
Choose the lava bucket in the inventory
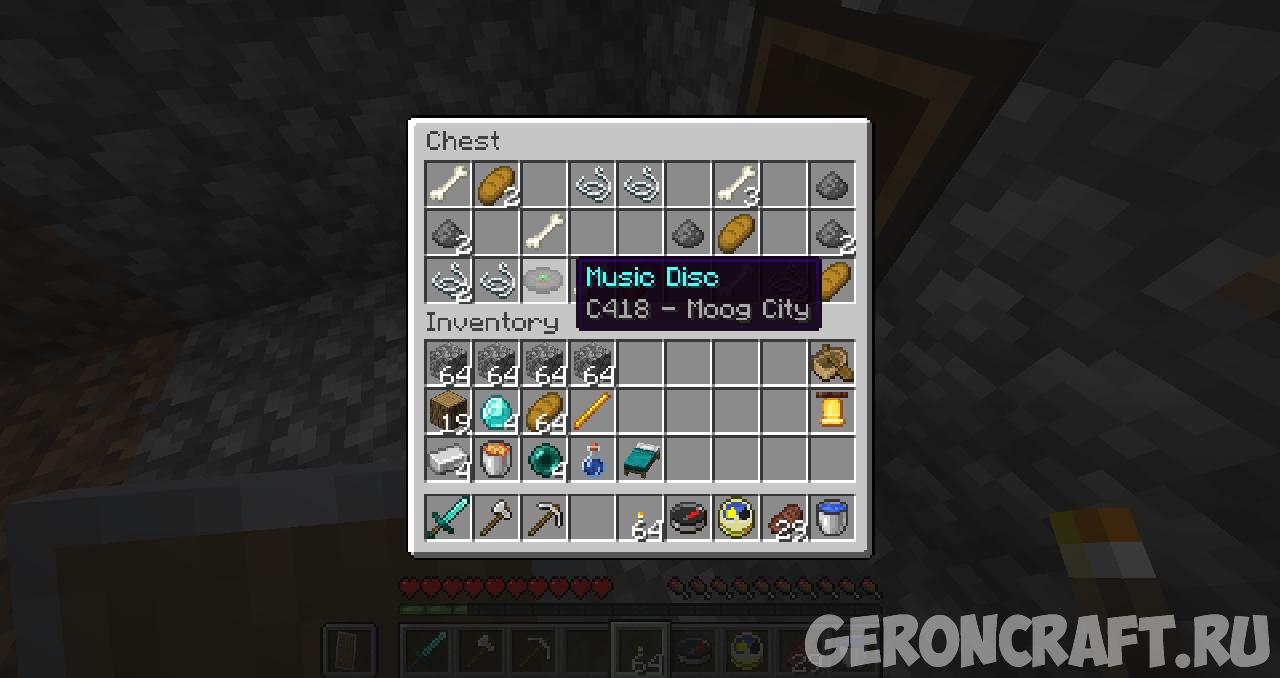[497, 459]
